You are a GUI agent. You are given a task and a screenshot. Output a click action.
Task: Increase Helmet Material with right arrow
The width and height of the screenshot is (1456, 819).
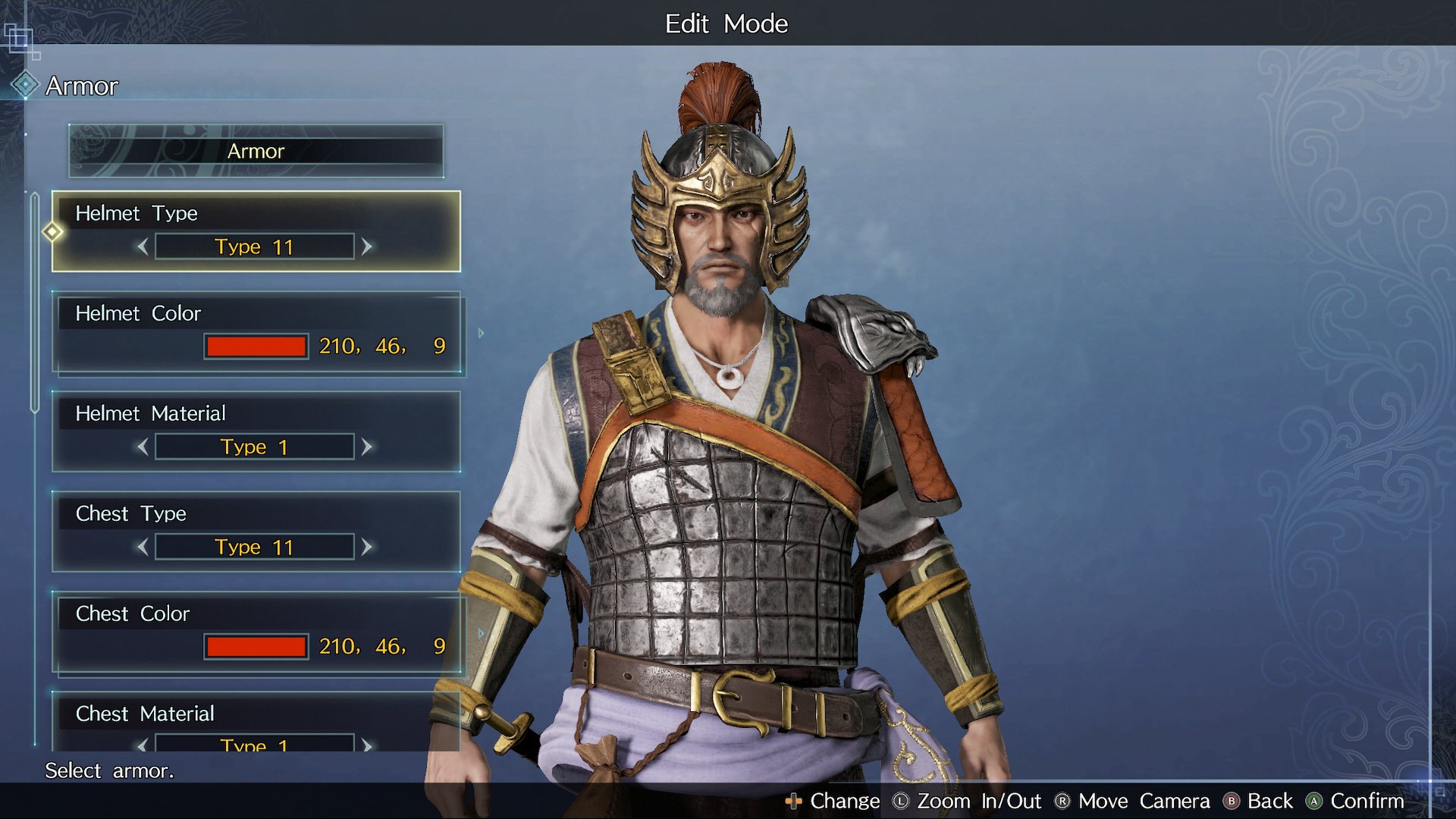pos(367,447)
